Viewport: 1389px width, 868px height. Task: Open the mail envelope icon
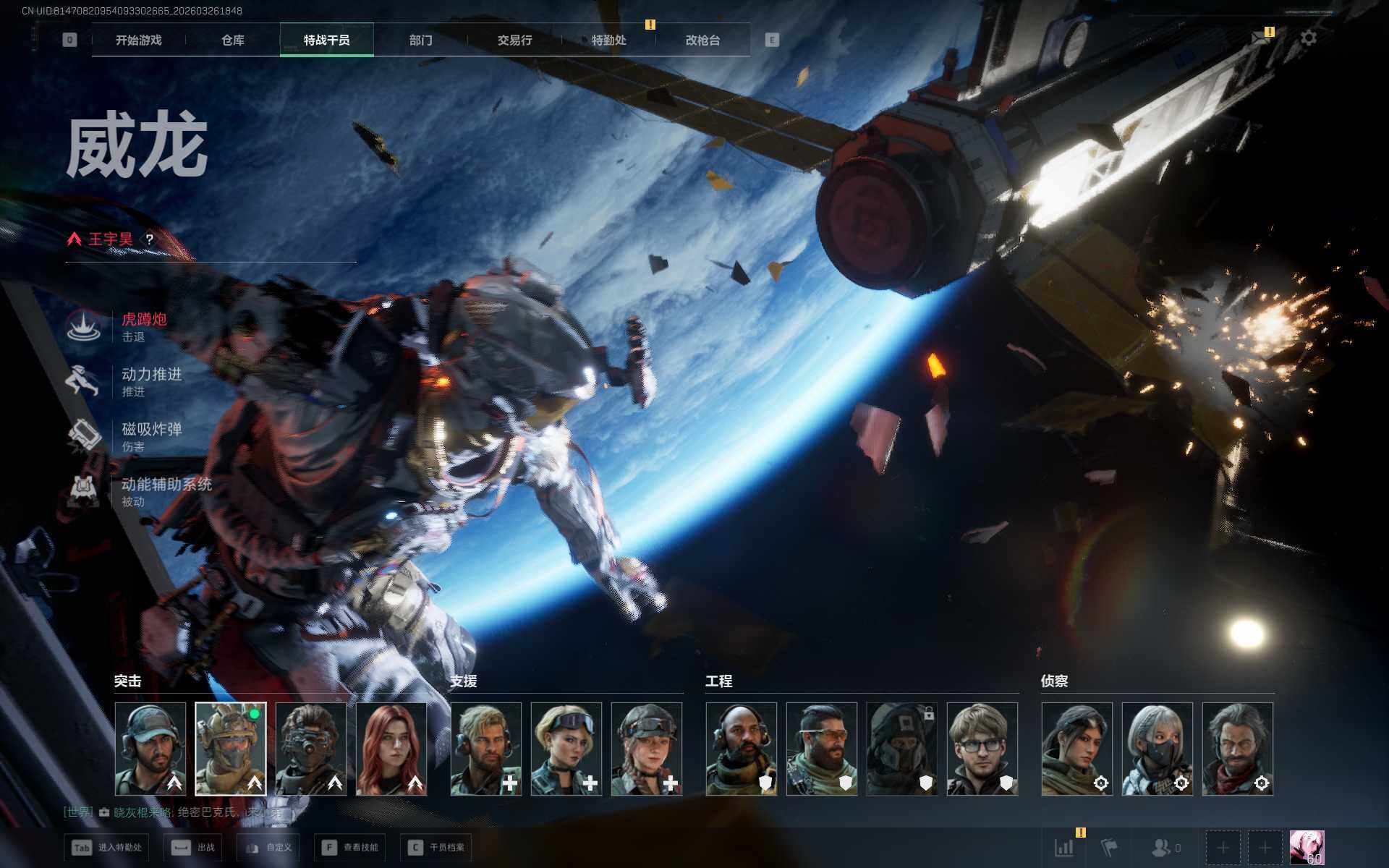pos(1262,38)
